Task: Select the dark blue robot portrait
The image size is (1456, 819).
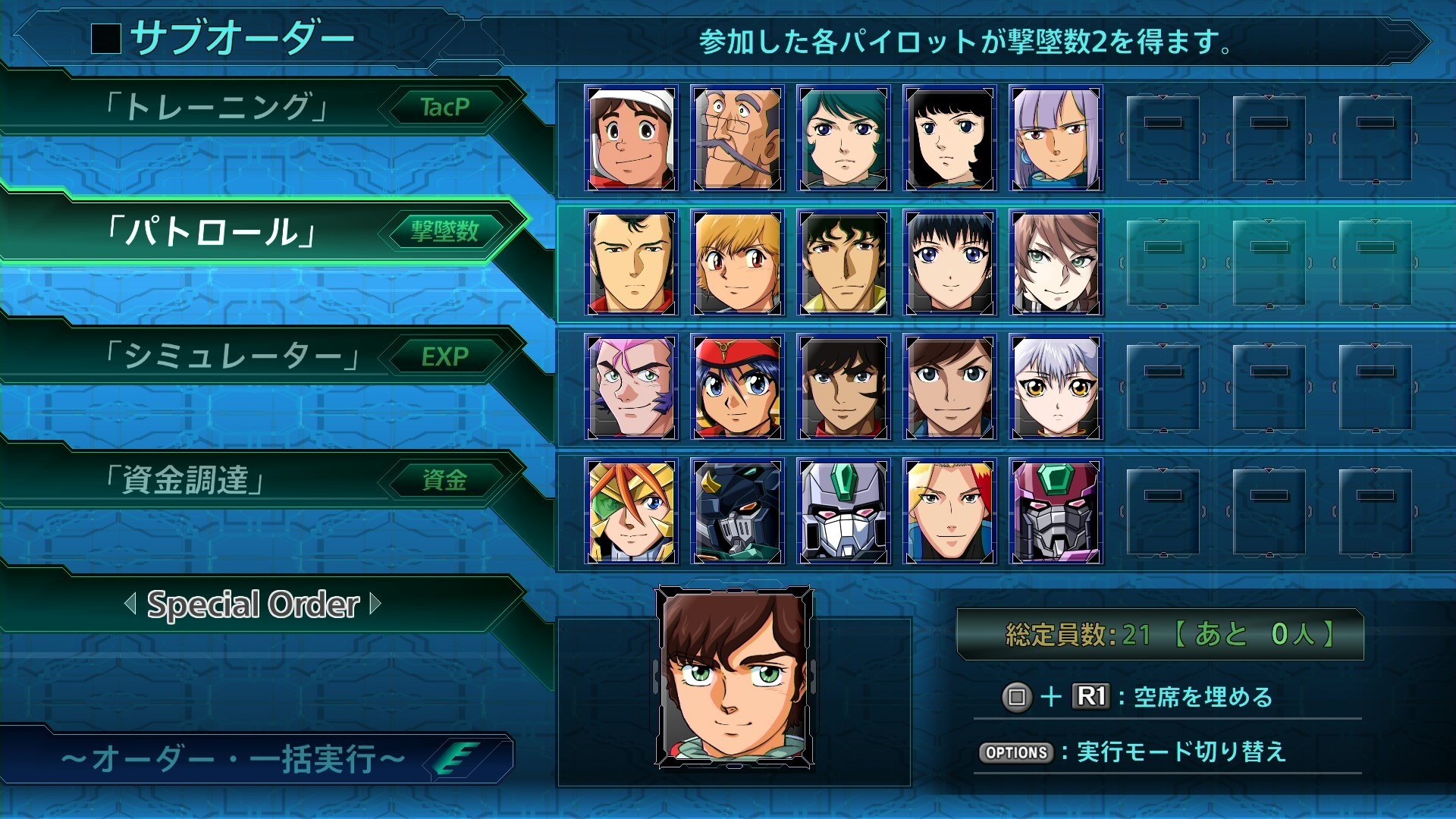Action: click(x=737, y=512)
